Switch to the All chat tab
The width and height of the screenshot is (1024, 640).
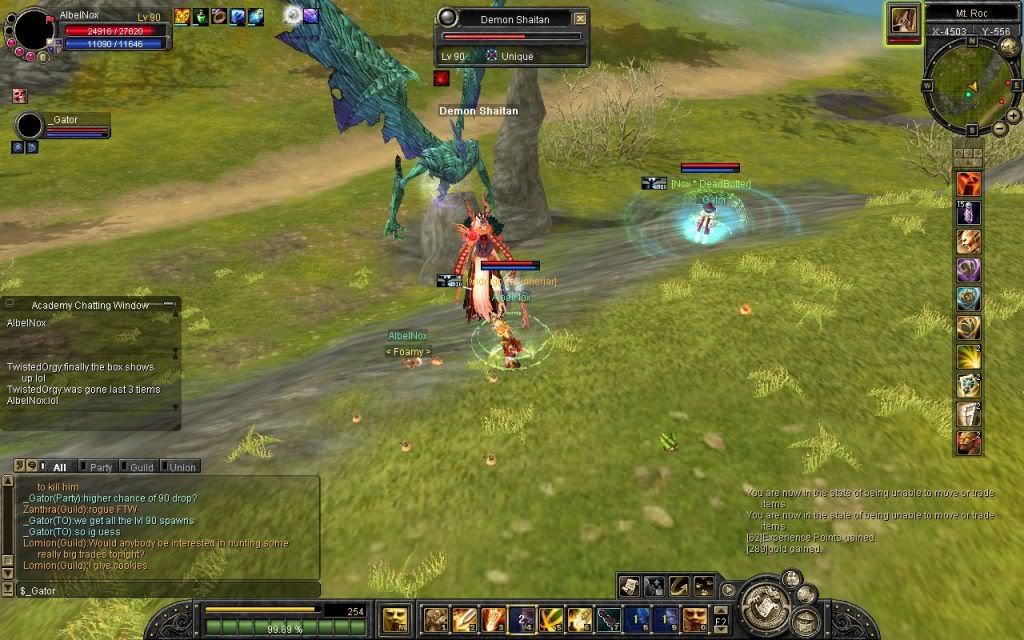[x=59, y=466]
